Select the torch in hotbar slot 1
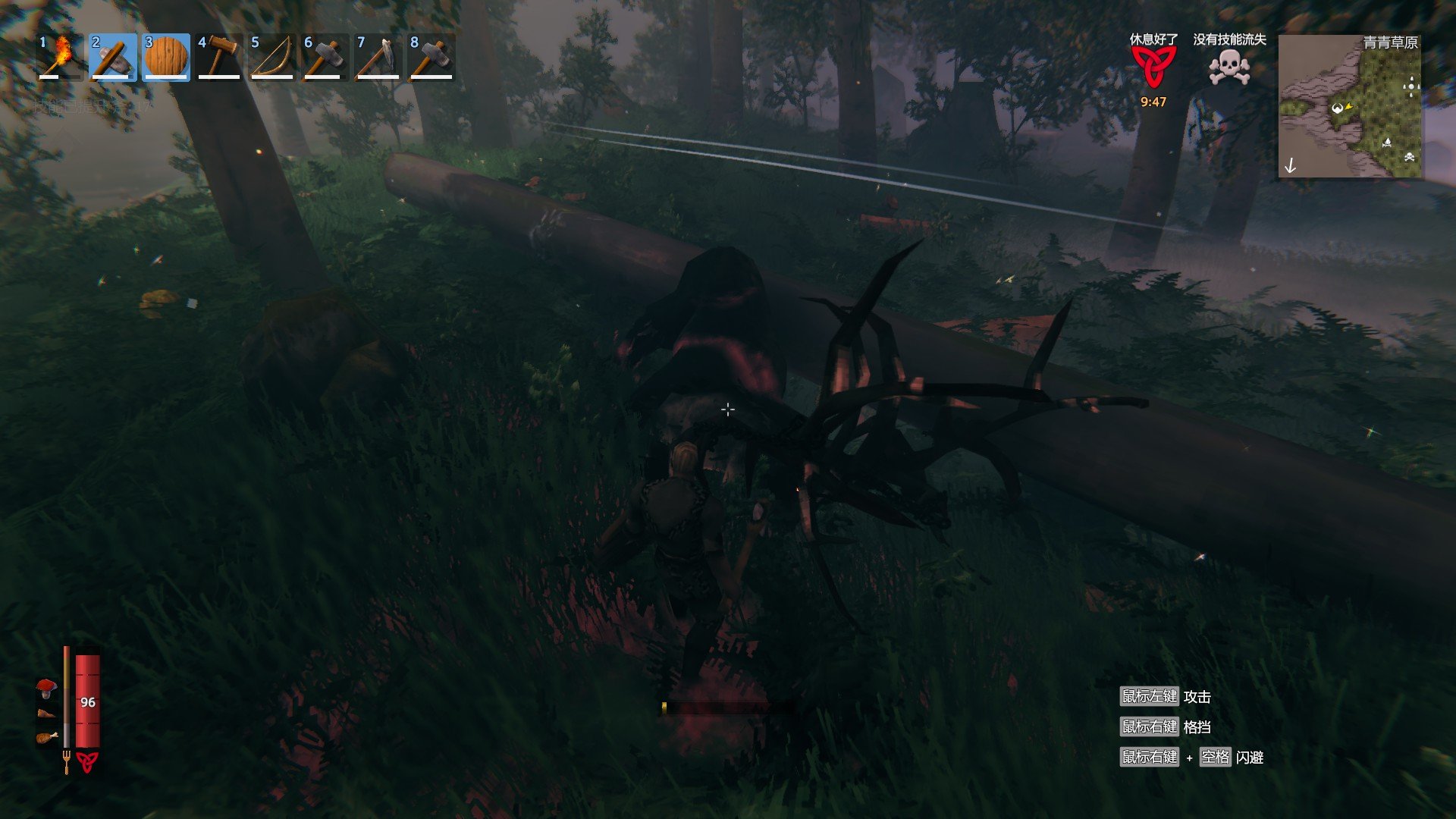Screen dimensions: 1456x819 point(59,57)
